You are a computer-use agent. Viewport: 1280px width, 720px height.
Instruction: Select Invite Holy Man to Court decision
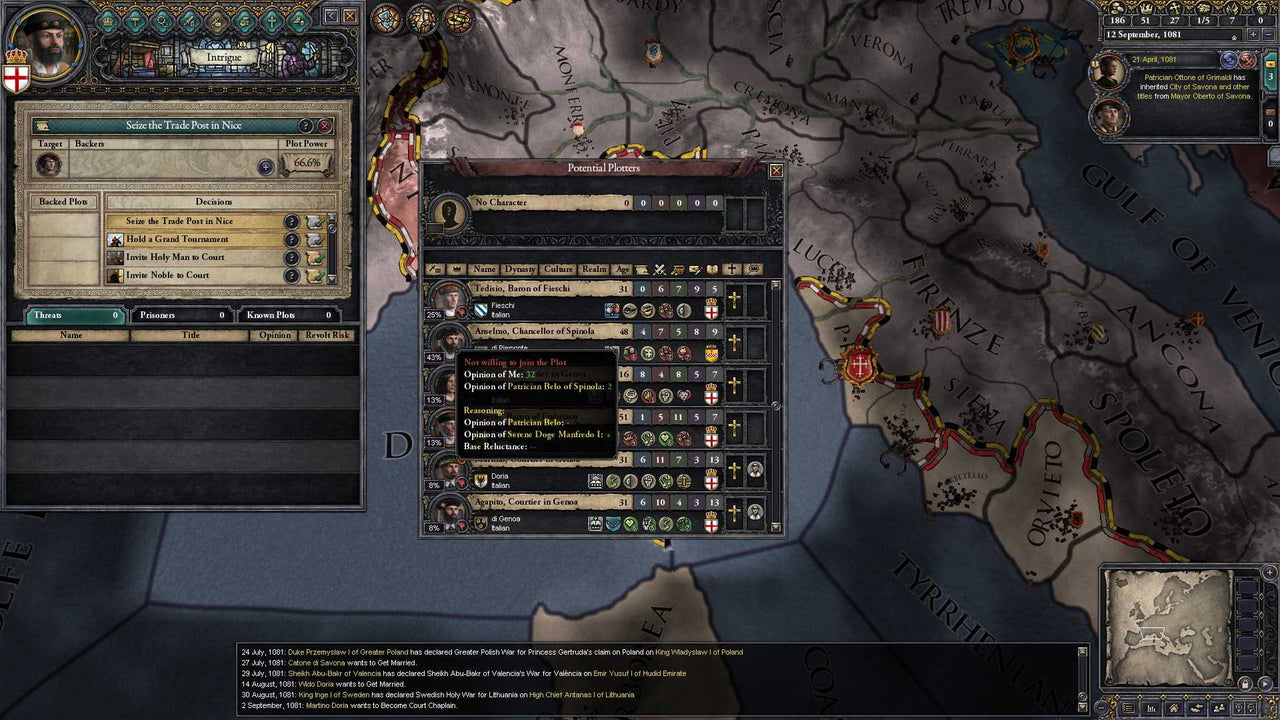click(x=175, y=258)
